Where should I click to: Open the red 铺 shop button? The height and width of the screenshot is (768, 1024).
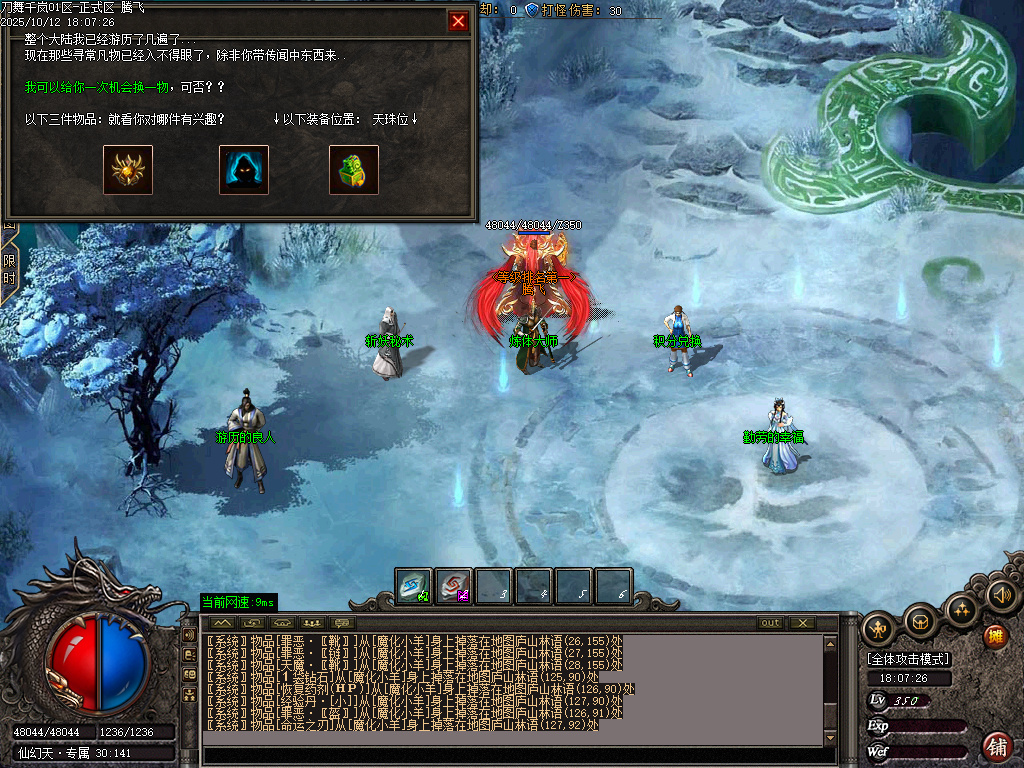tap(997, 746)
